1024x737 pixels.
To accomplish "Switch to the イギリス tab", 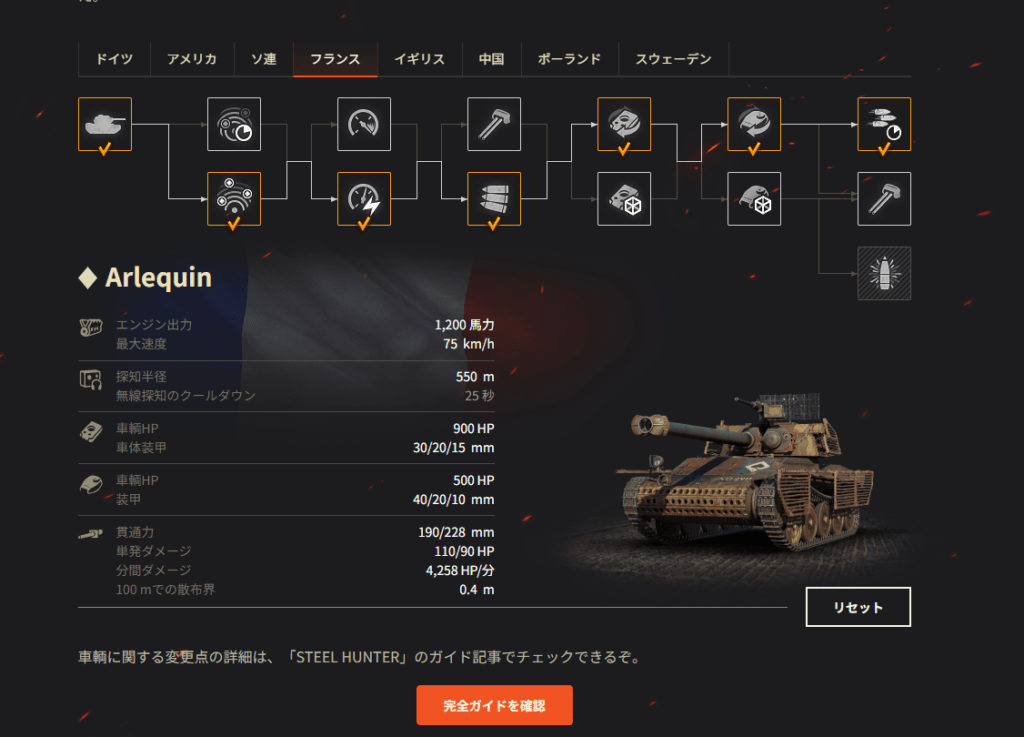I will (x=419, y=59).
